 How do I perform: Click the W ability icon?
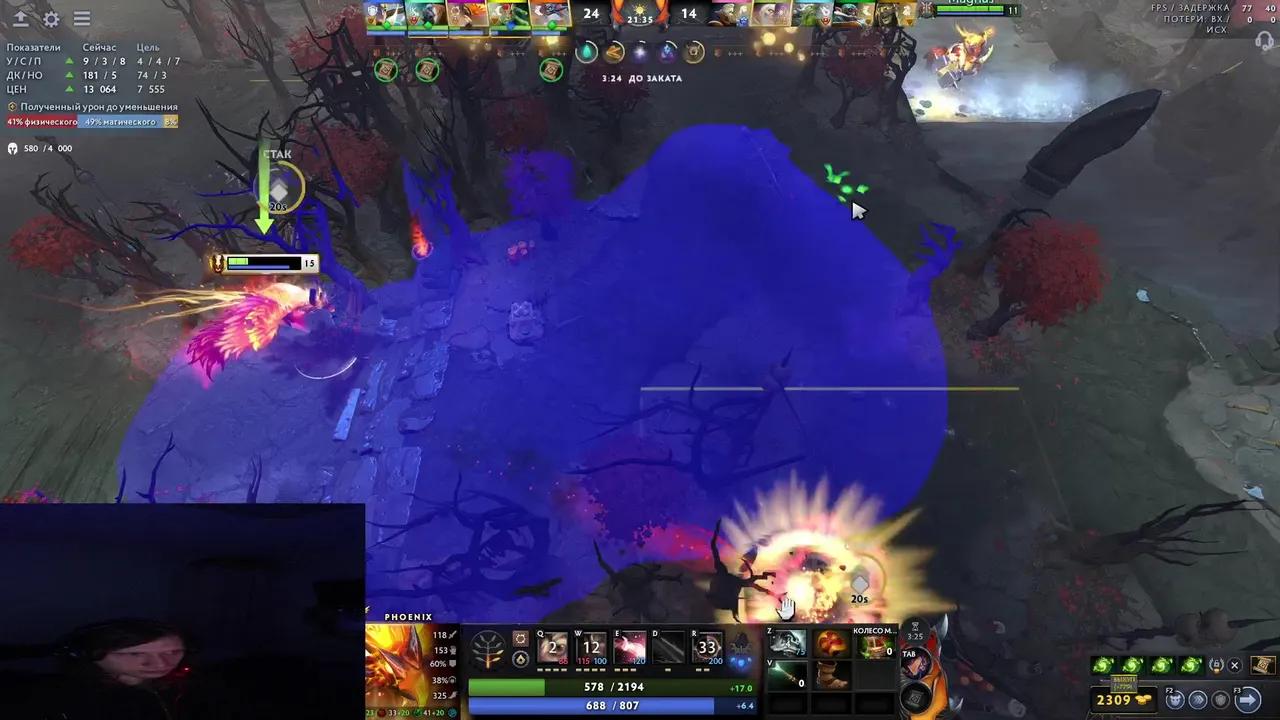(x=591, y=647)
